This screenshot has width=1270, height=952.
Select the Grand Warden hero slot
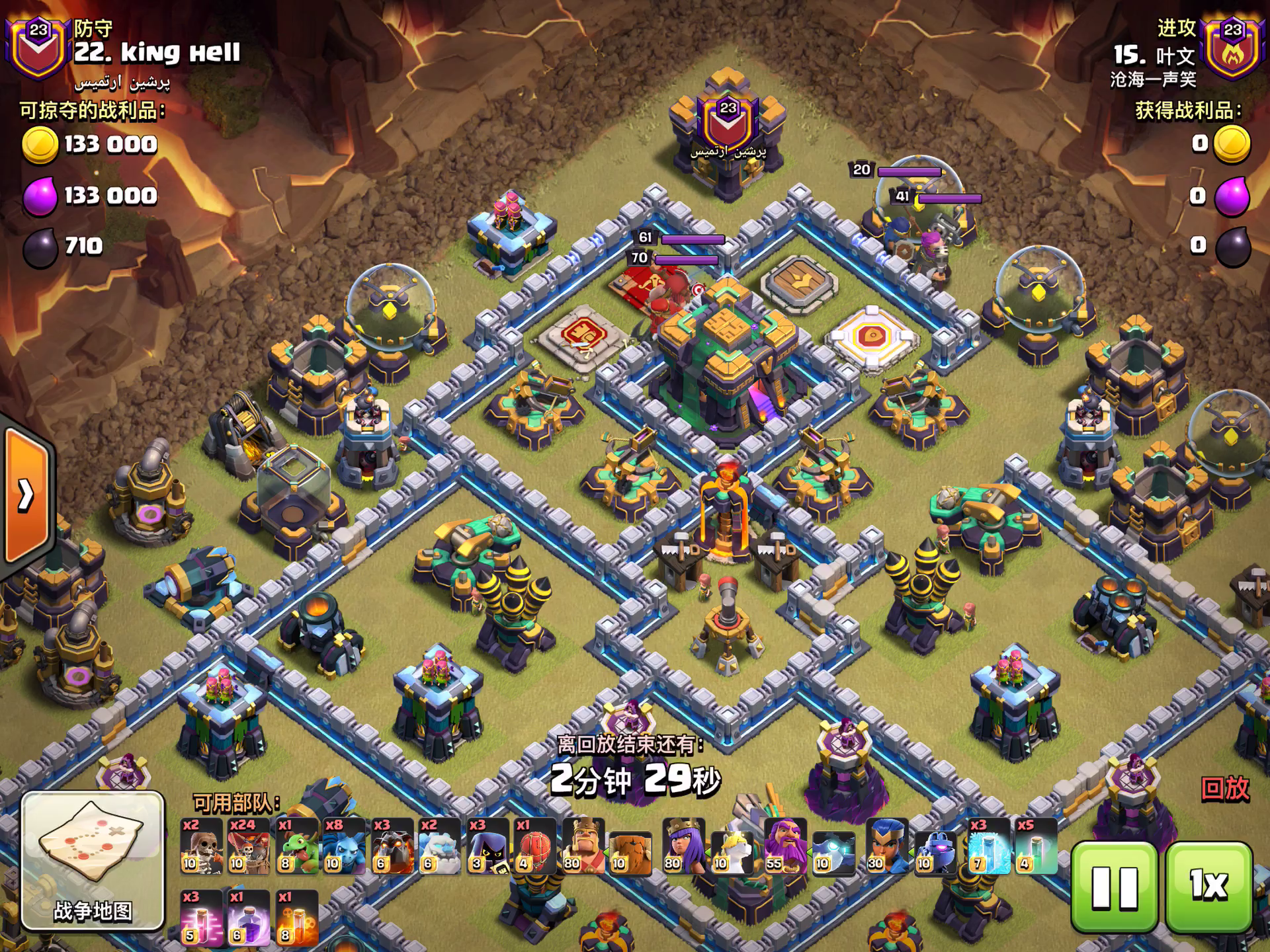[786, 846]
